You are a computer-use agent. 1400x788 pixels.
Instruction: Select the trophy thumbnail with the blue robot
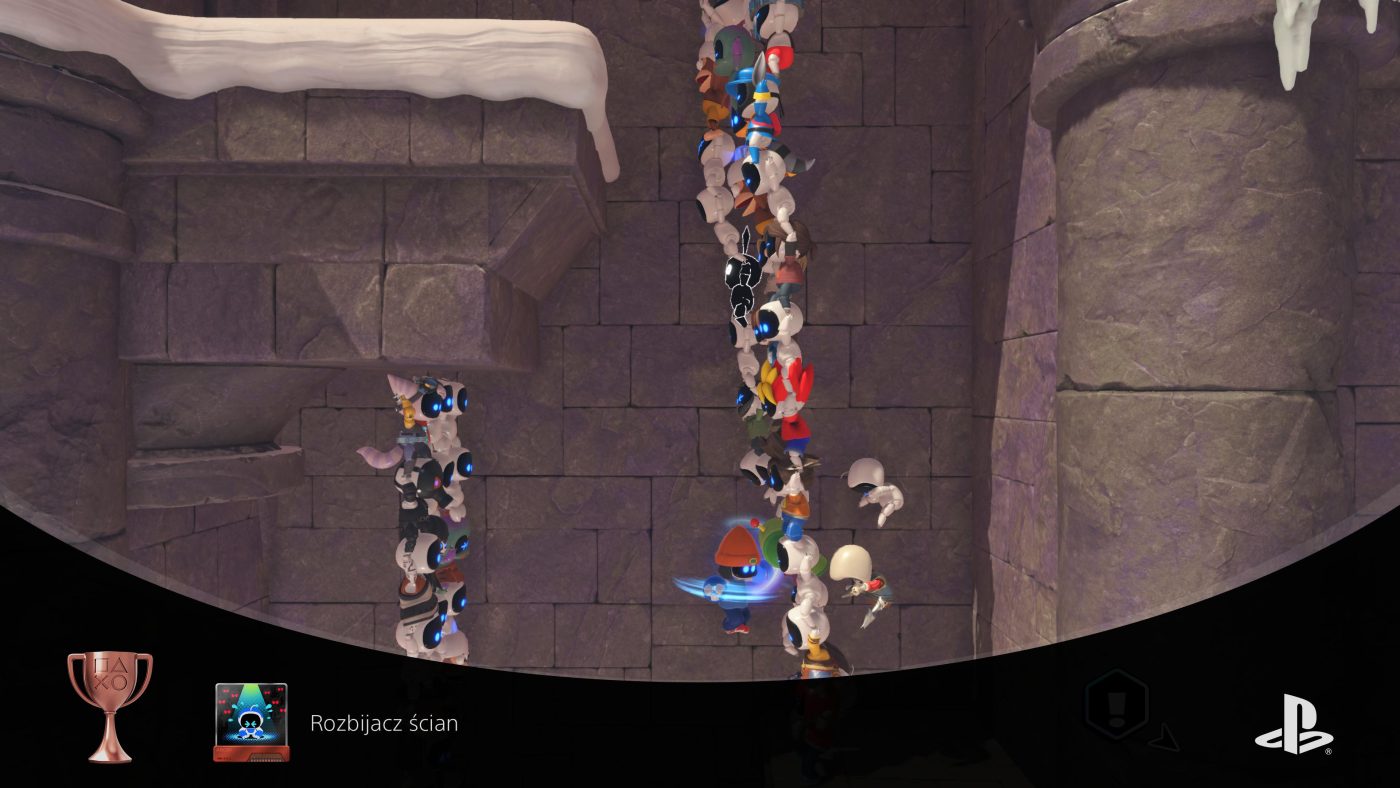(251, 722)
